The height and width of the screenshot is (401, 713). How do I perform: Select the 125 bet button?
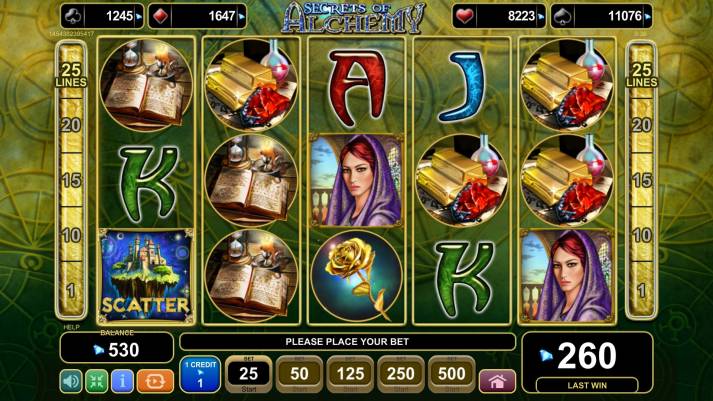pyautogui.click(x=350, y=375)
